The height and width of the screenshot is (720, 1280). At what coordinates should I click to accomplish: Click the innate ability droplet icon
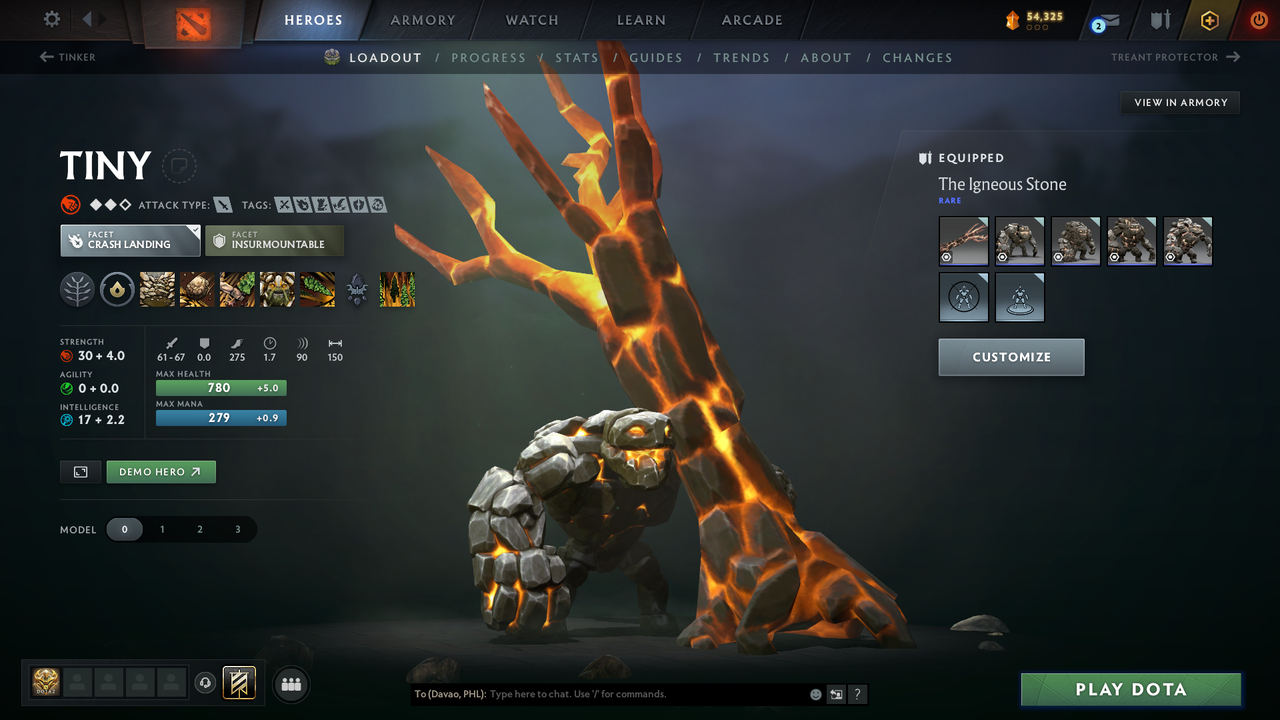[117, 290]
